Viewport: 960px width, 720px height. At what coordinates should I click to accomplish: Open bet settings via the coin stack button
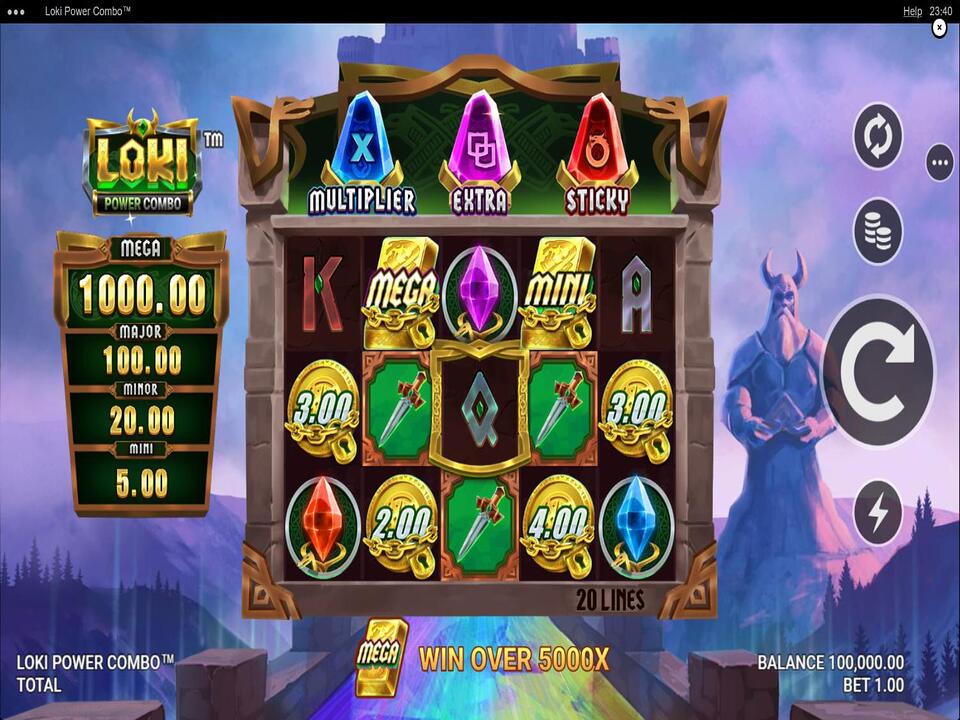pyautogui.click(x=878, y=231)
